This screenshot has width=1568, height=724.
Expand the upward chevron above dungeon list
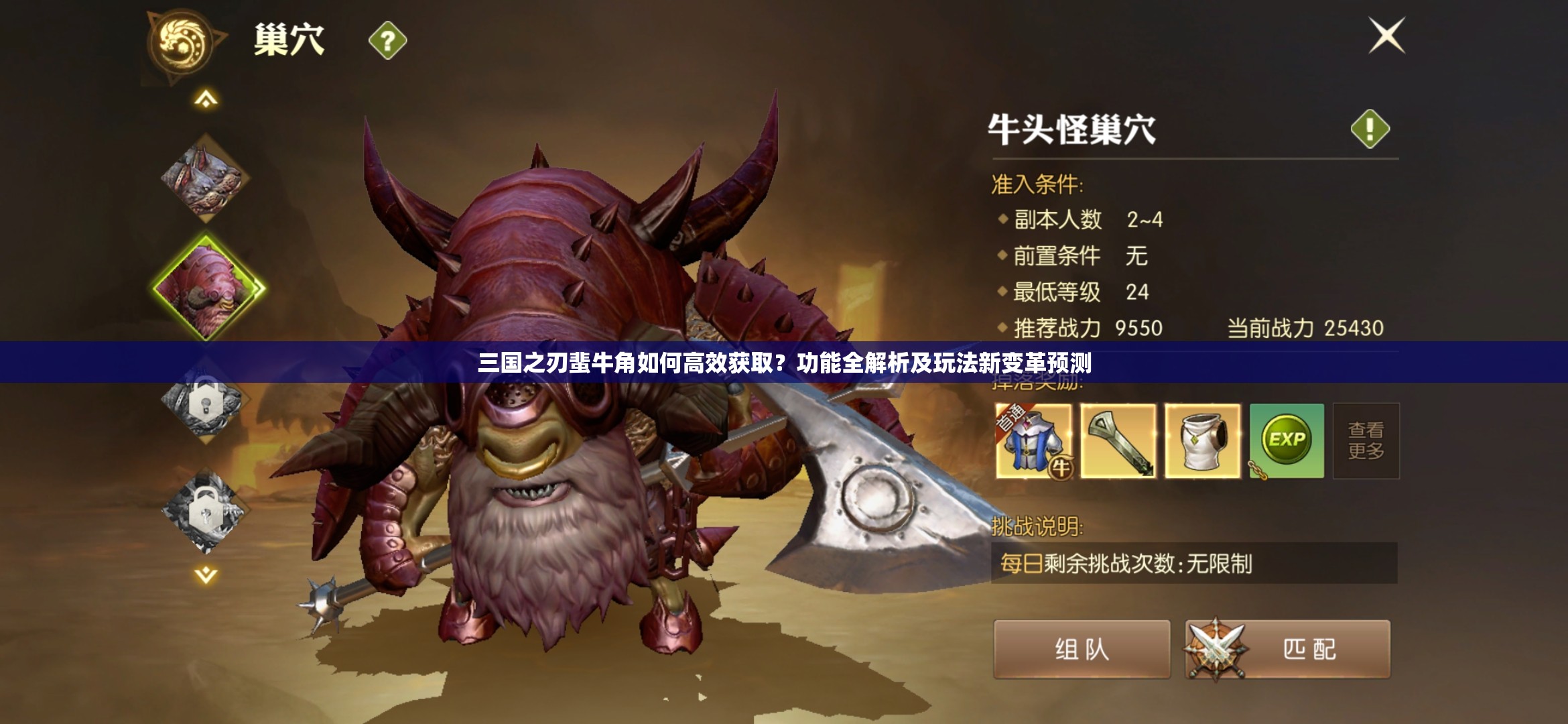coord(204,99)
